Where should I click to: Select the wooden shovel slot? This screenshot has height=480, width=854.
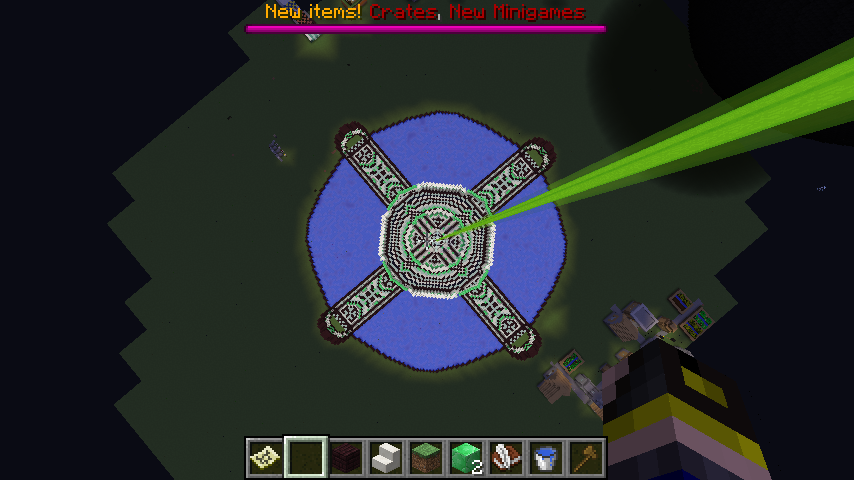coord(585,457)
